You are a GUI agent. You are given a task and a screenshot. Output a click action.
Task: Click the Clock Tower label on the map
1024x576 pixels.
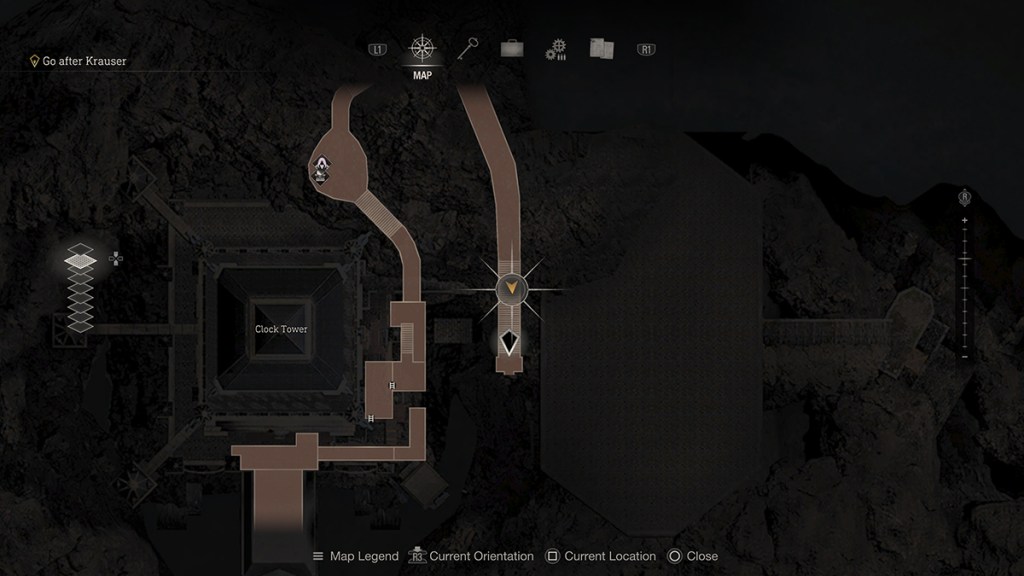pyautogui.click(x=281, y=329)
